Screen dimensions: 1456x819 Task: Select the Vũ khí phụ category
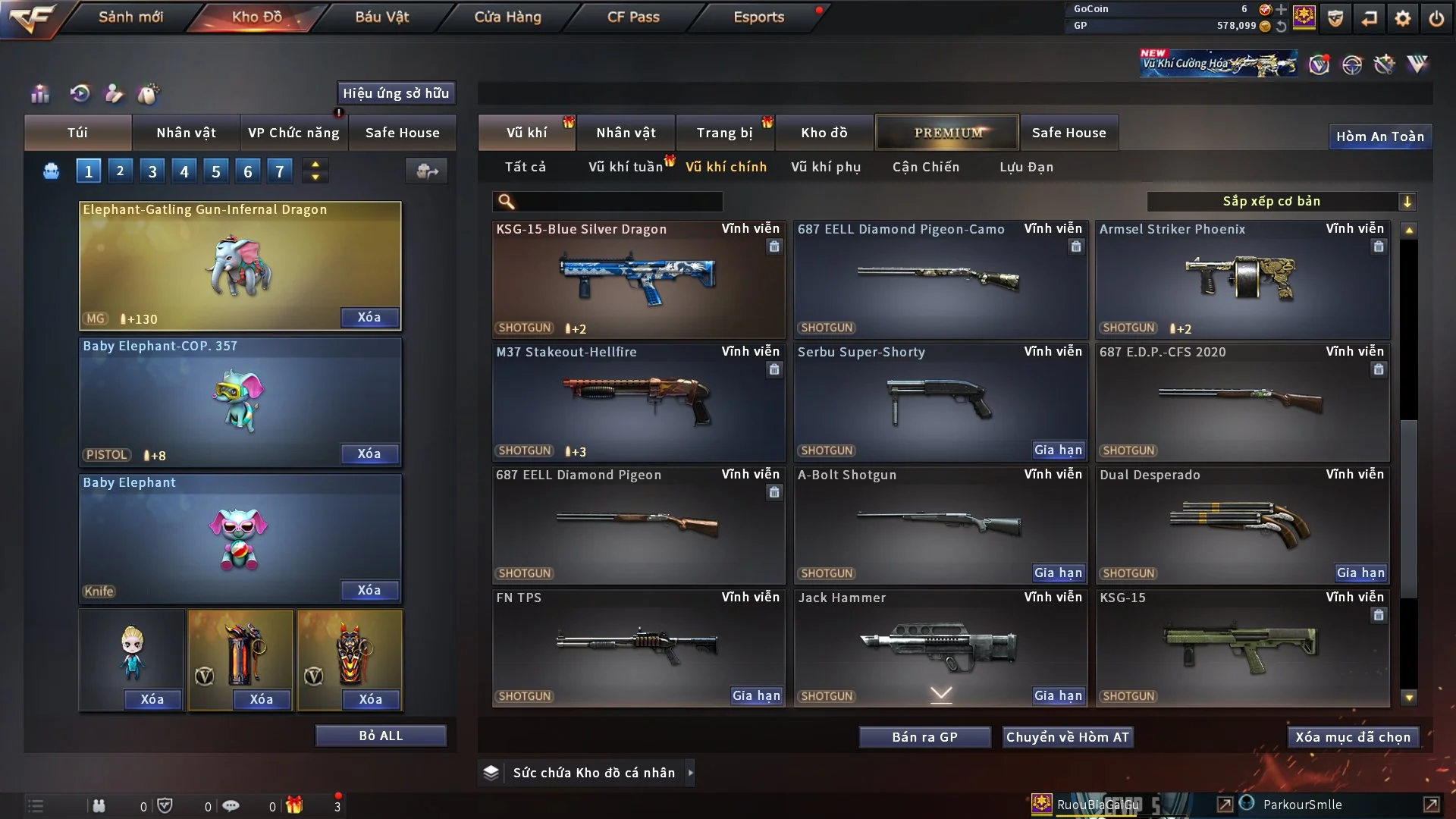[825, 167]
